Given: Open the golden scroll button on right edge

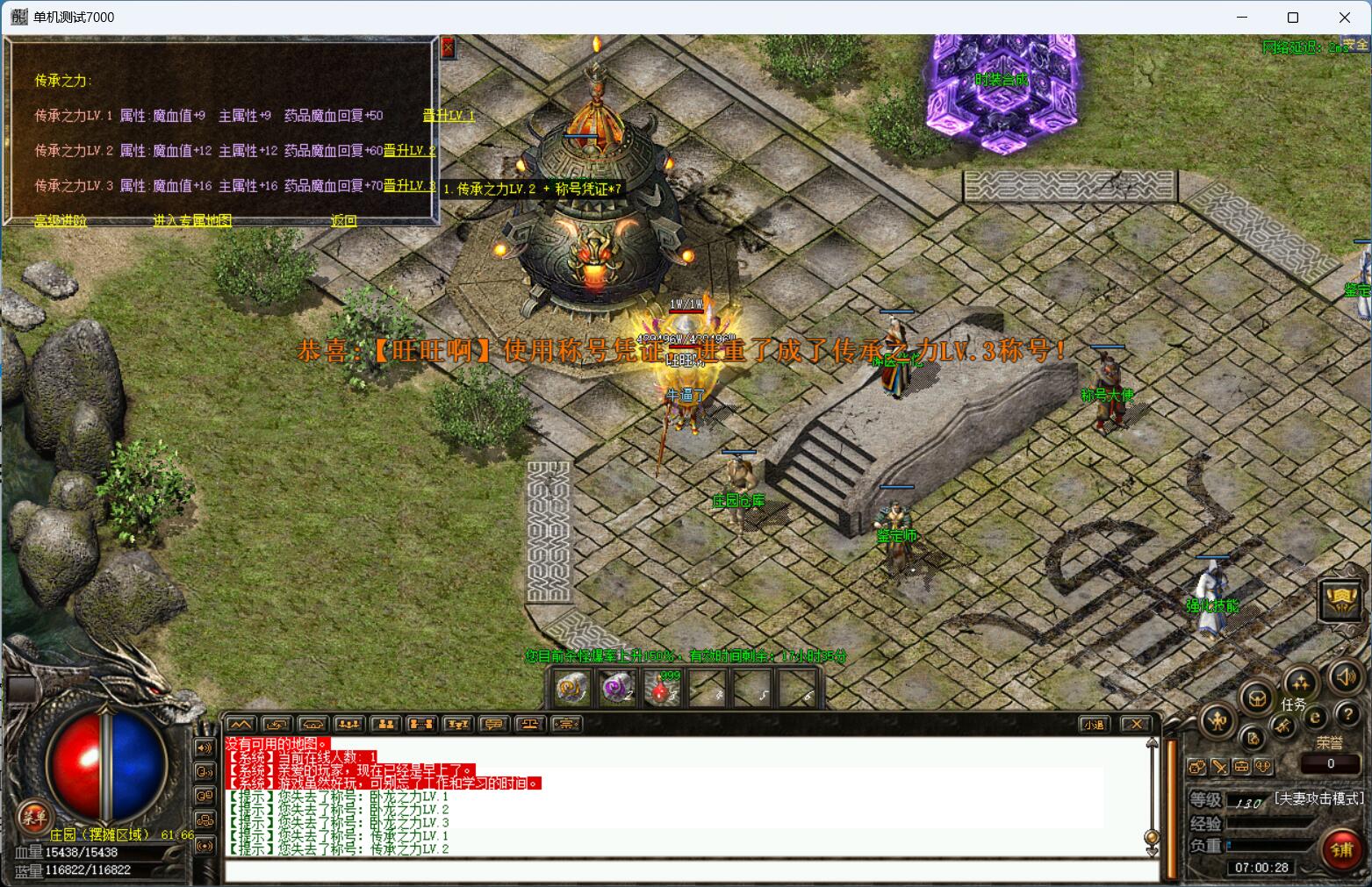Looking at the screenshot, I should 1342,601.
